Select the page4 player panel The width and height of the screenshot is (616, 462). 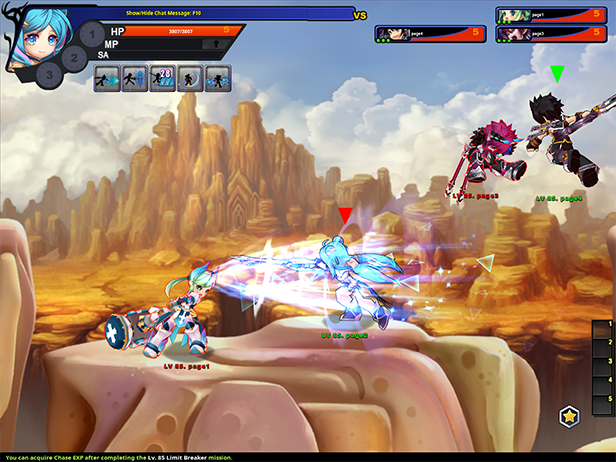(430, 33)
